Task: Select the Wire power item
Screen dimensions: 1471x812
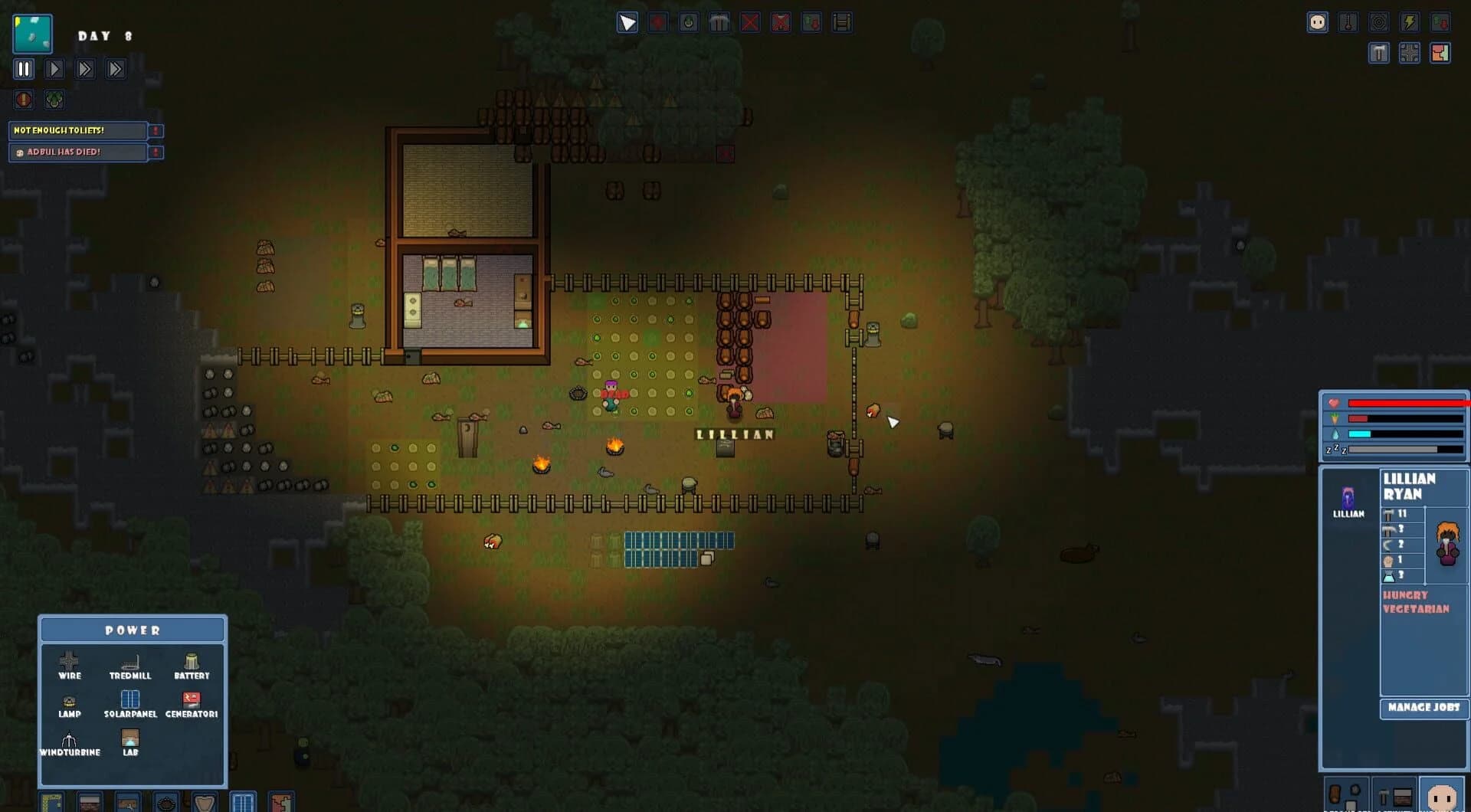Action: (x=69, y=664)
